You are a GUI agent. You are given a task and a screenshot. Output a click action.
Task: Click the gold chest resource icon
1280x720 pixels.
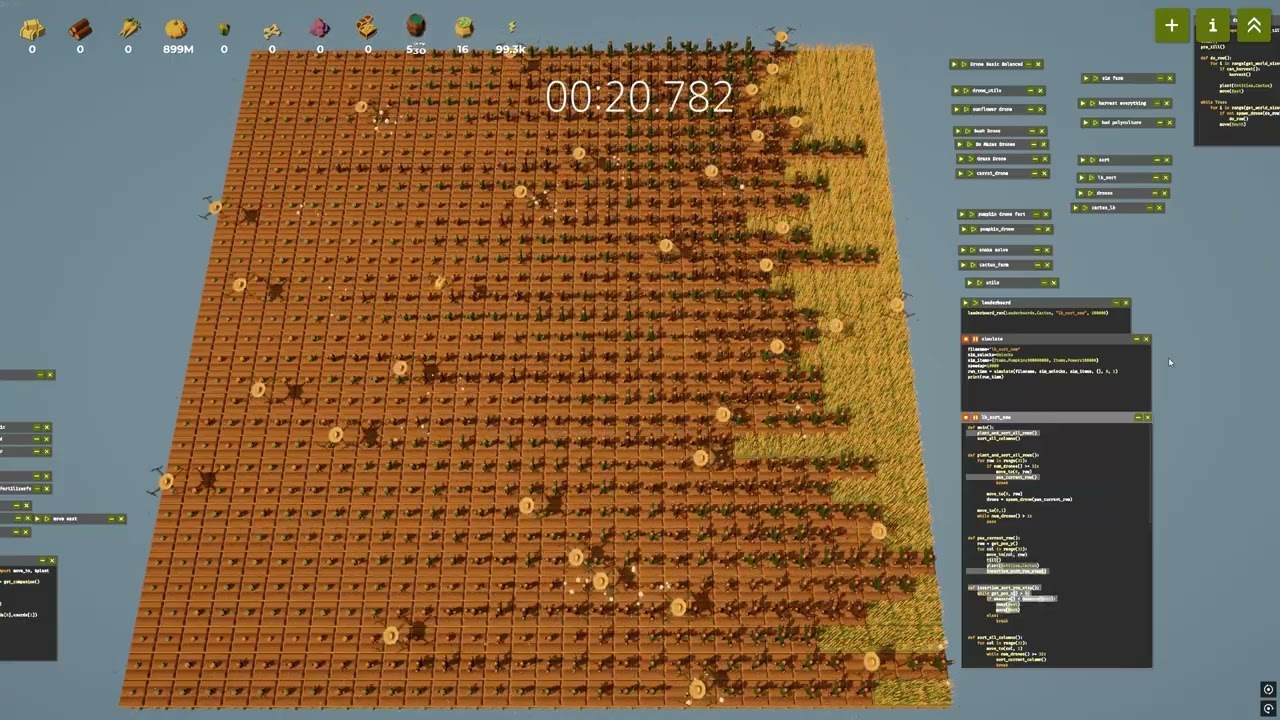pyautogui.click(x=367, y=27)
